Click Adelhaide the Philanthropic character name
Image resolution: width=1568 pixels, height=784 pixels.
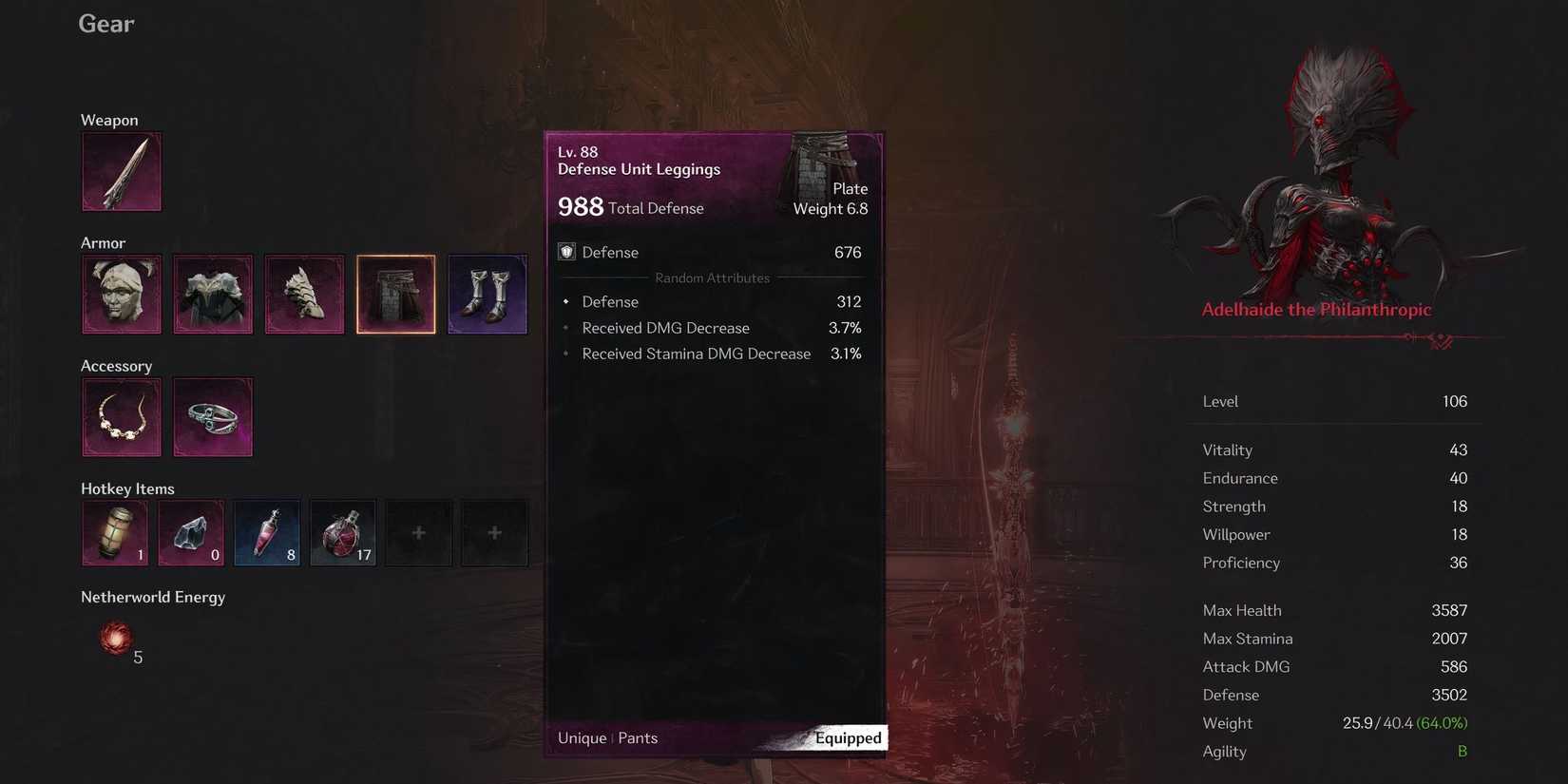(x=1316, y=309)
